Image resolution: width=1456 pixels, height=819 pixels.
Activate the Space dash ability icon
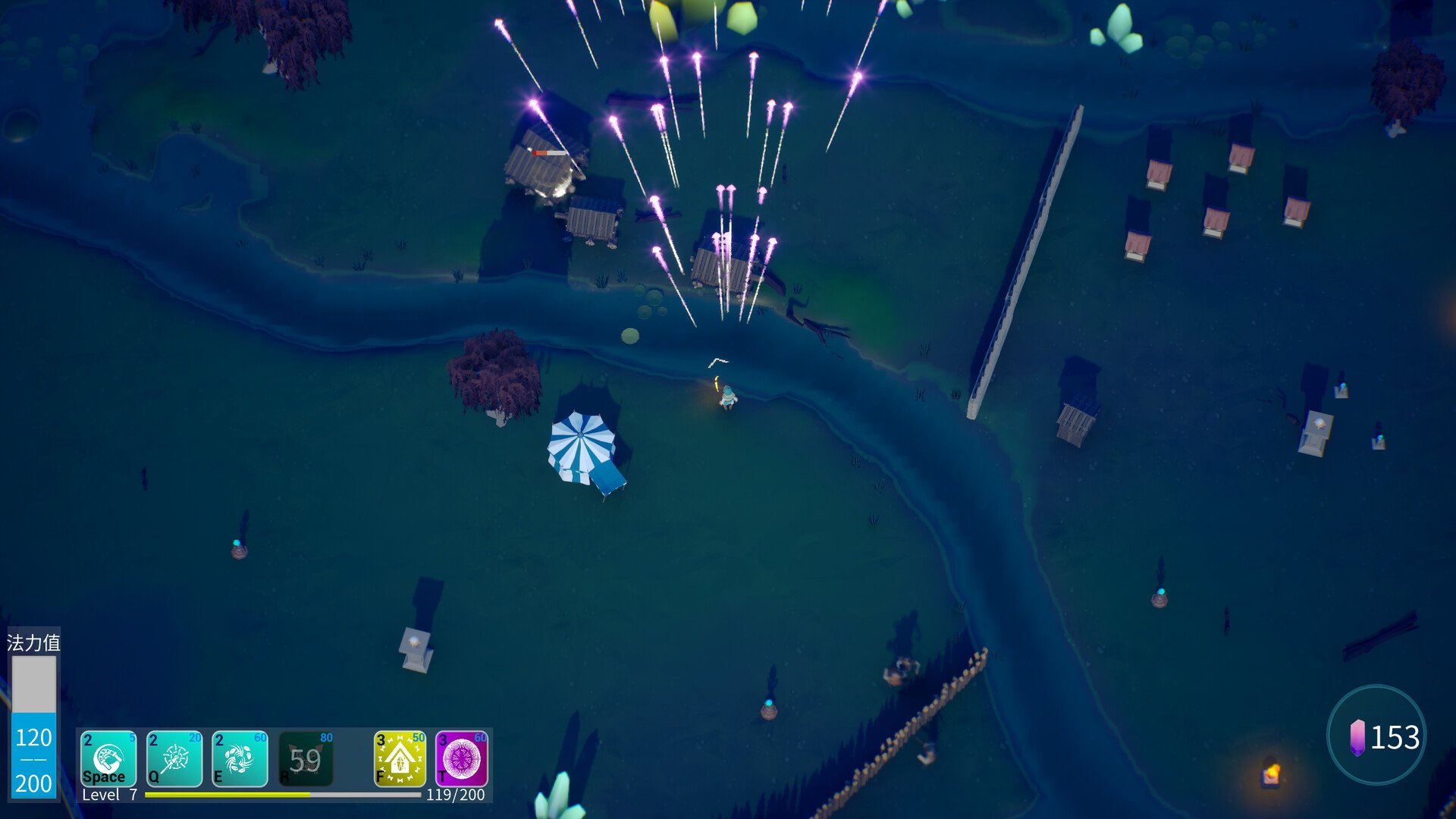(x=108, y=758)
